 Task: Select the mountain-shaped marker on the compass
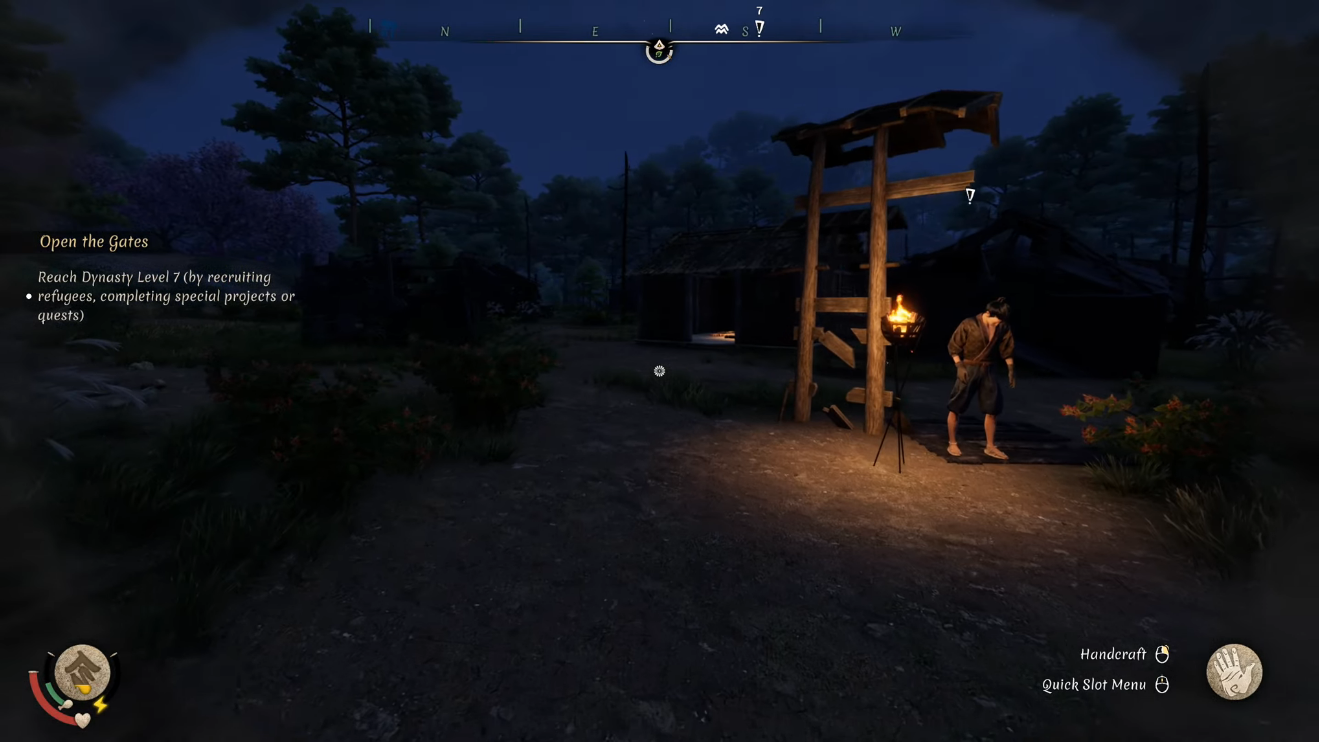click(721, 30)
